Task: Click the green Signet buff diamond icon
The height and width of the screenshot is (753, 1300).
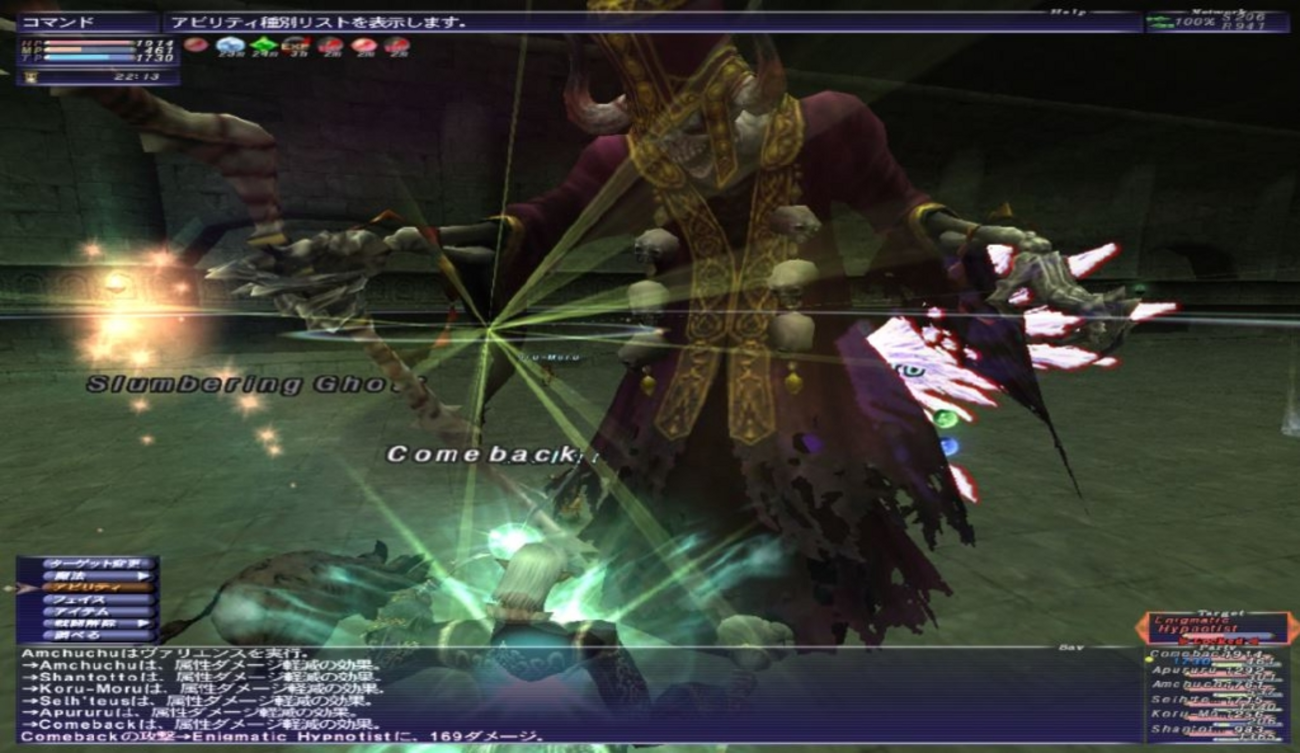Action: 265,45
